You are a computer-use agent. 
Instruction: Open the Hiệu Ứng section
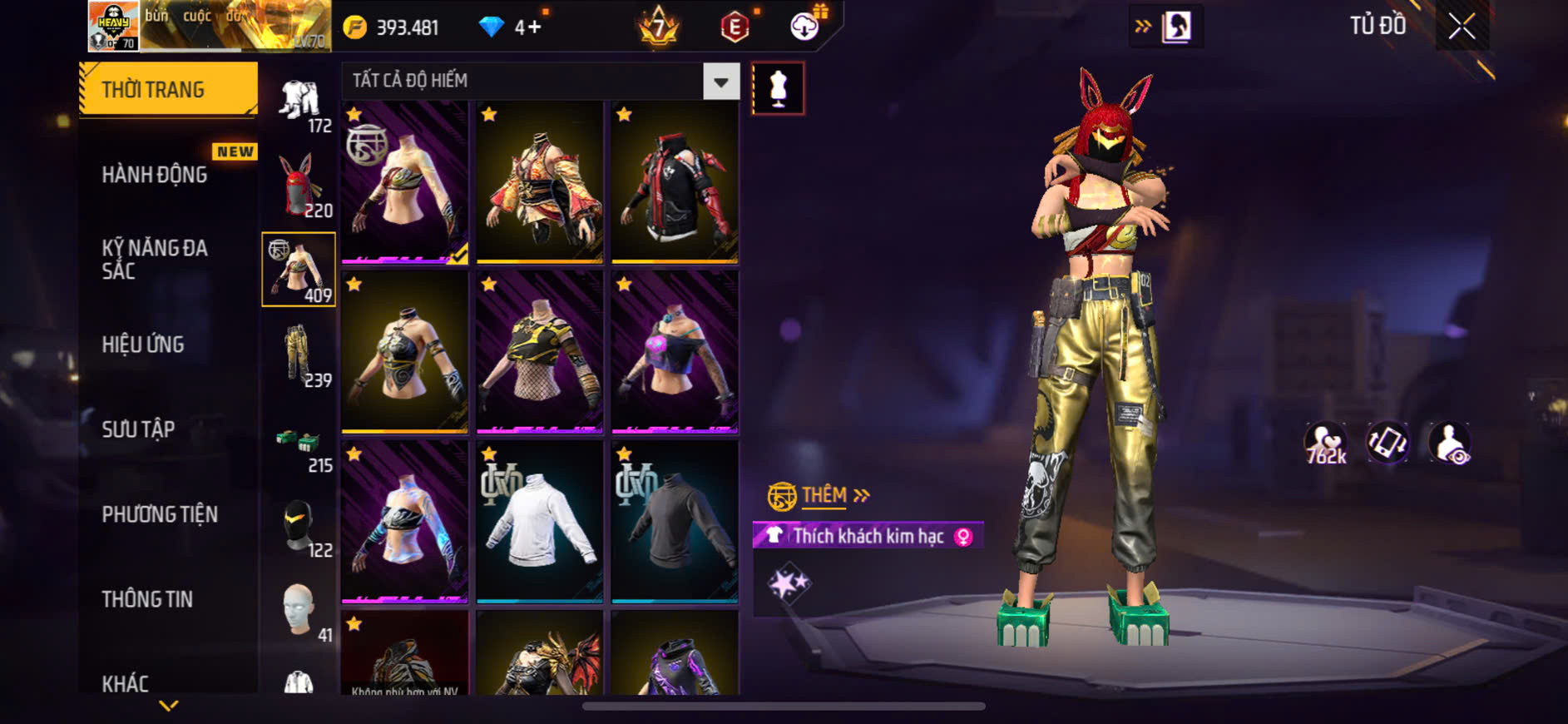pyautogui.click(x=143, y=345)
